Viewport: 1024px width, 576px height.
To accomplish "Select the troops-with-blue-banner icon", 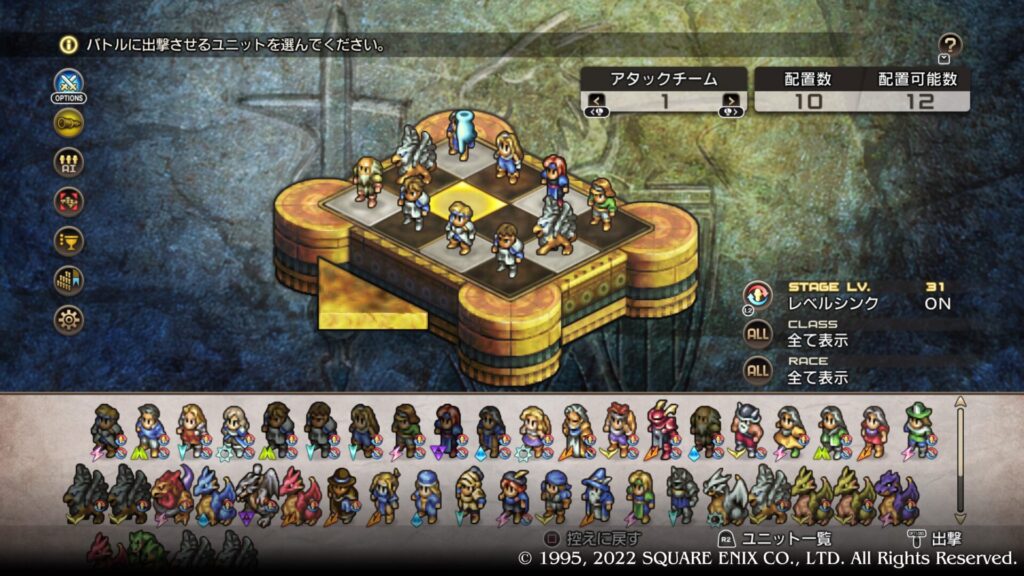I will click(69, 280).
